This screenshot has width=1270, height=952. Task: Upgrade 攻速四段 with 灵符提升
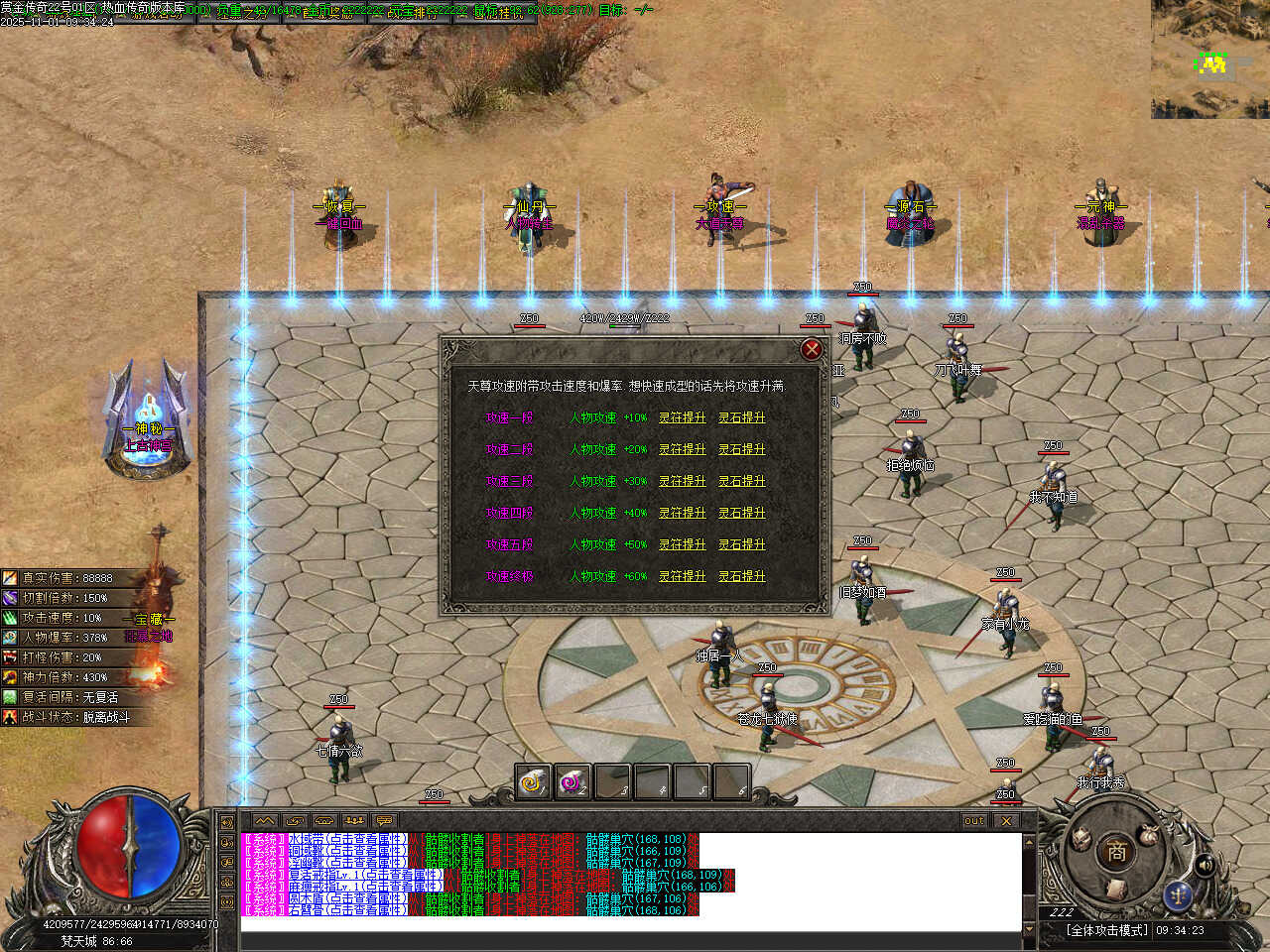tap(683, 513)
